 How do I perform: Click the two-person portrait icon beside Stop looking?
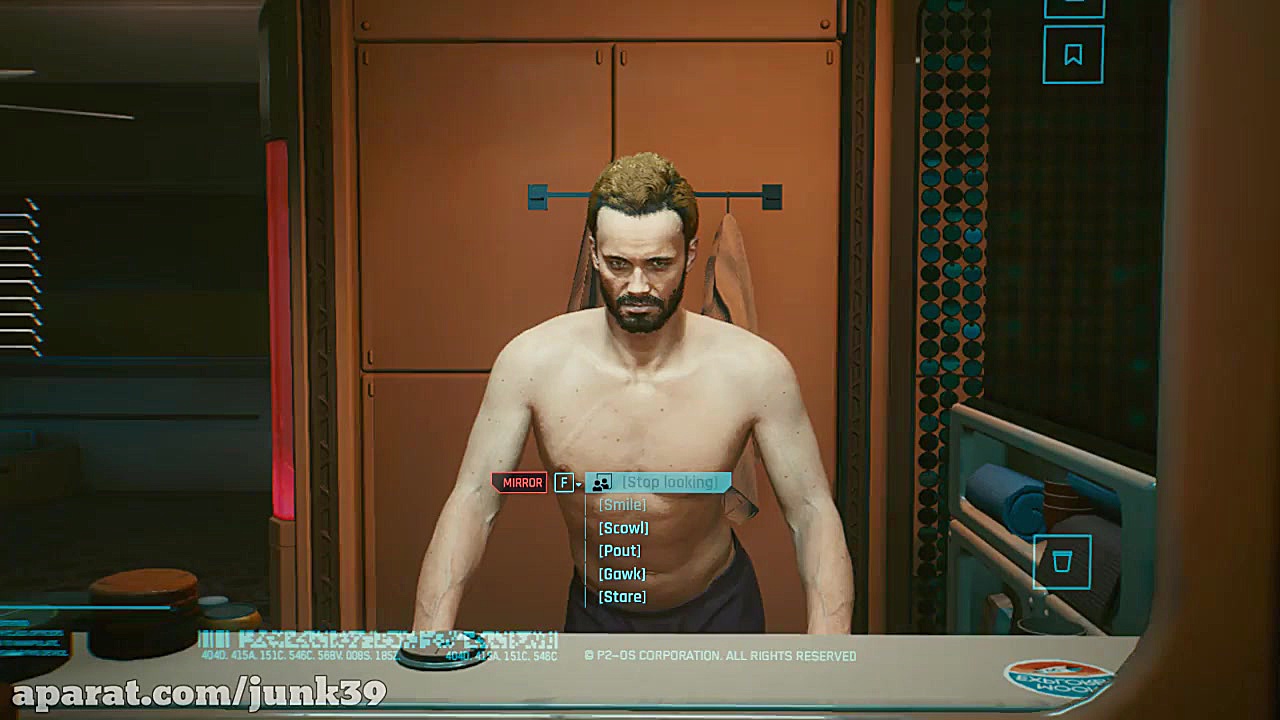pos(600,482)
